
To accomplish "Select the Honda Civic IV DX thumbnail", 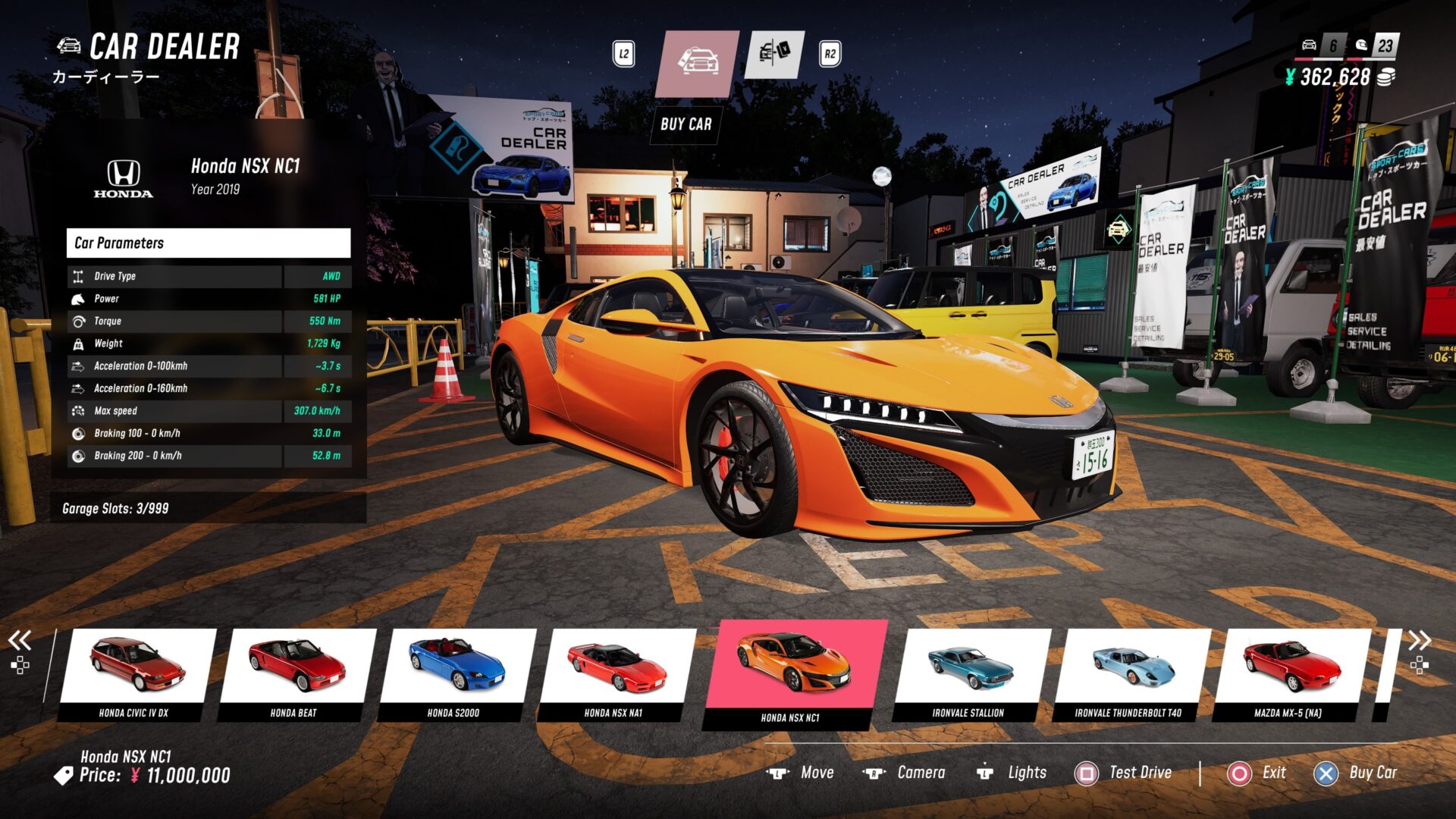I will pyautogui.click(x=135, y=671).
